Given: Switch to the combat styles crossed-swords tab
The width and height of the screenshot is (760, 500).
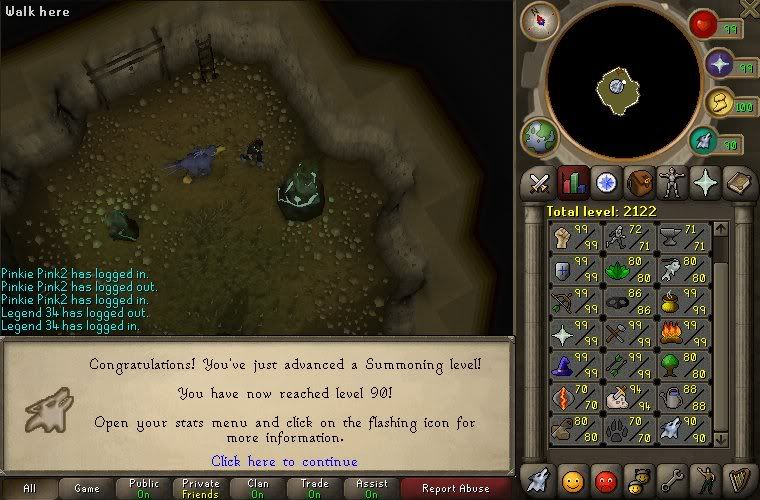Looking at the screenshot, I should pyautogui.click(x=539, y=183).
